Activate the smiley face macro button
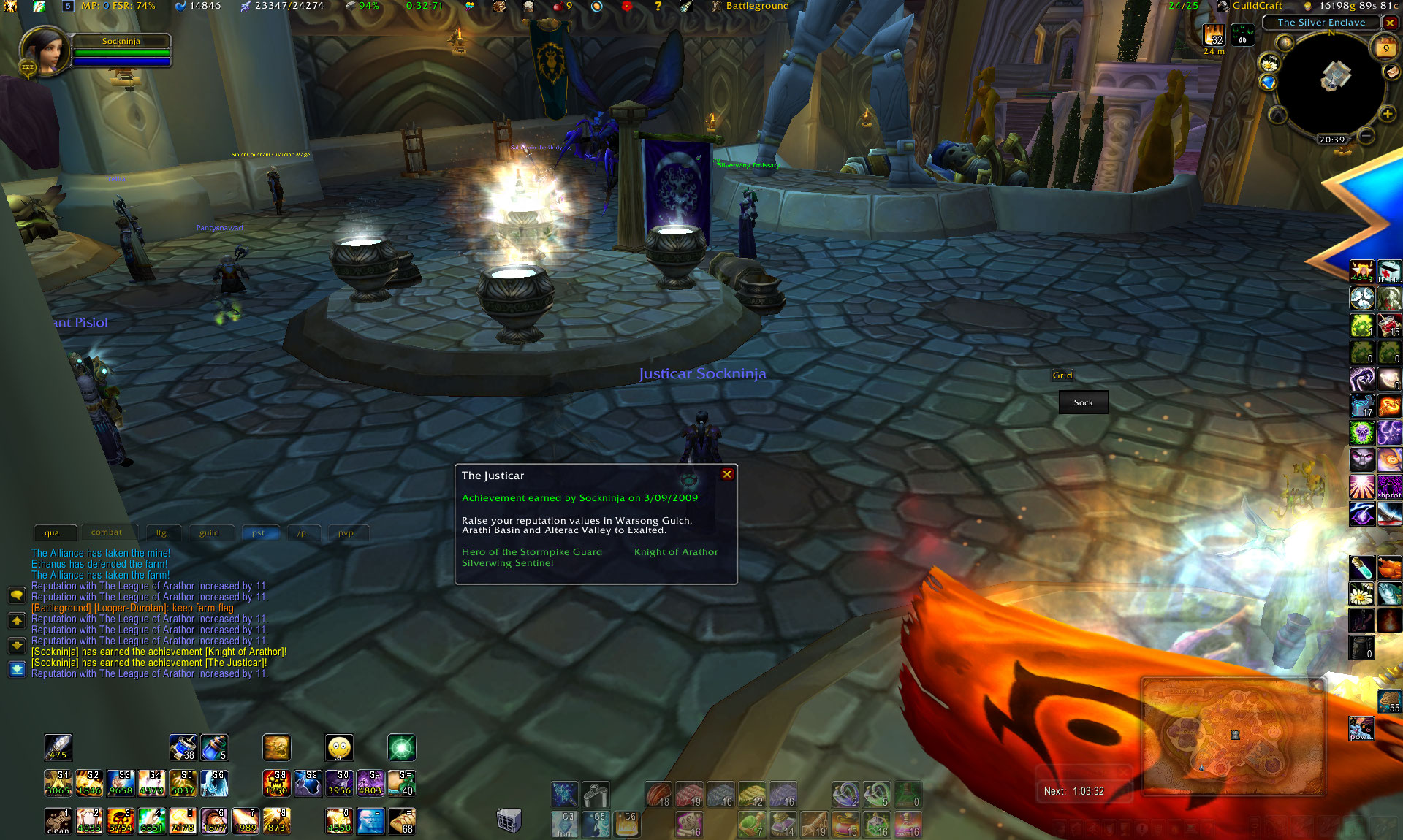This screenshot has width=1403, height=840. click(x=339, y=748)
